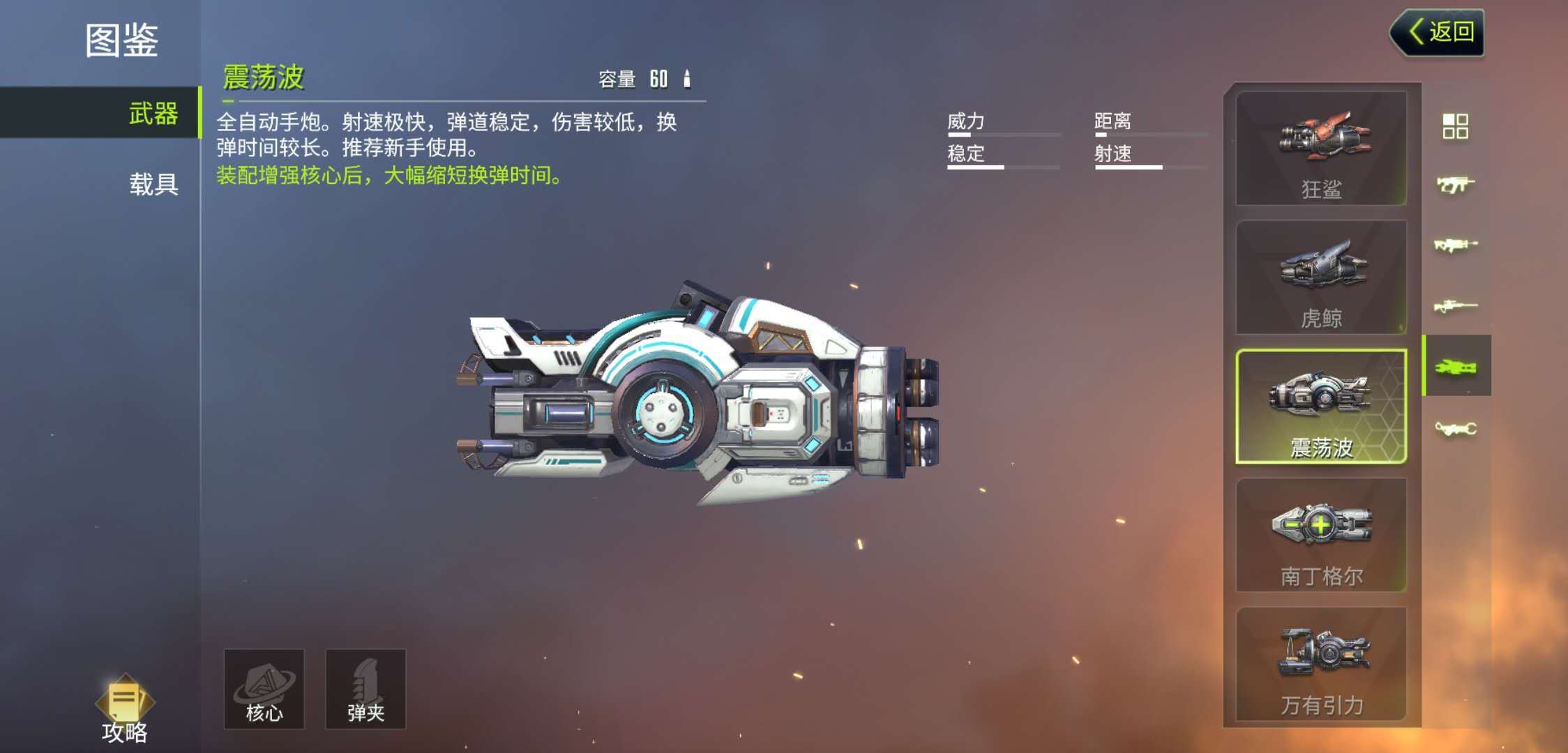The image size is (1568, 753).
Task: Filter by the submachine gun category icon
Action: pos(1455,185)
